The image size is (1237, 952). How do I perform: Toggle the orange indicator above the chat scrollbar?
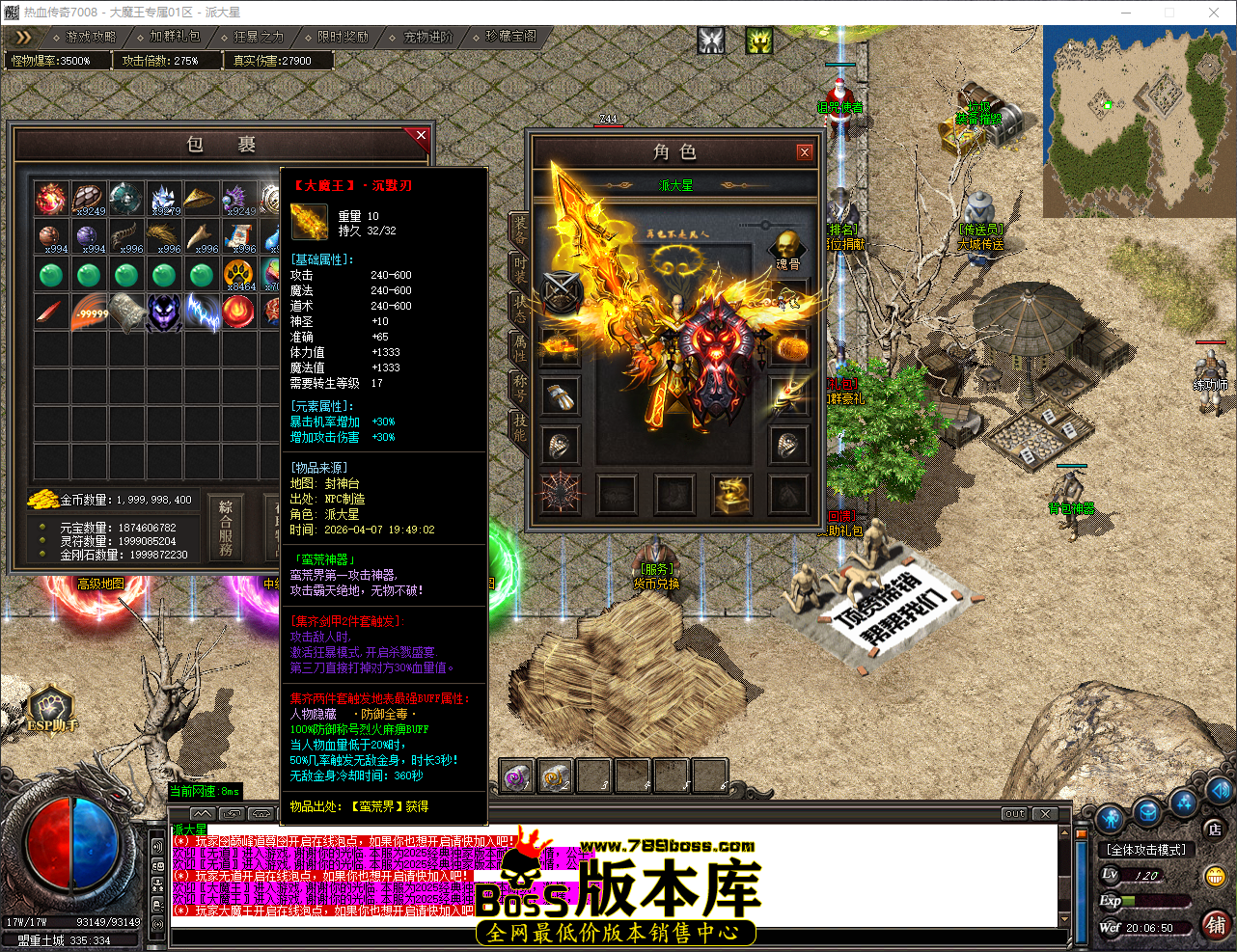click(1082, 833)
